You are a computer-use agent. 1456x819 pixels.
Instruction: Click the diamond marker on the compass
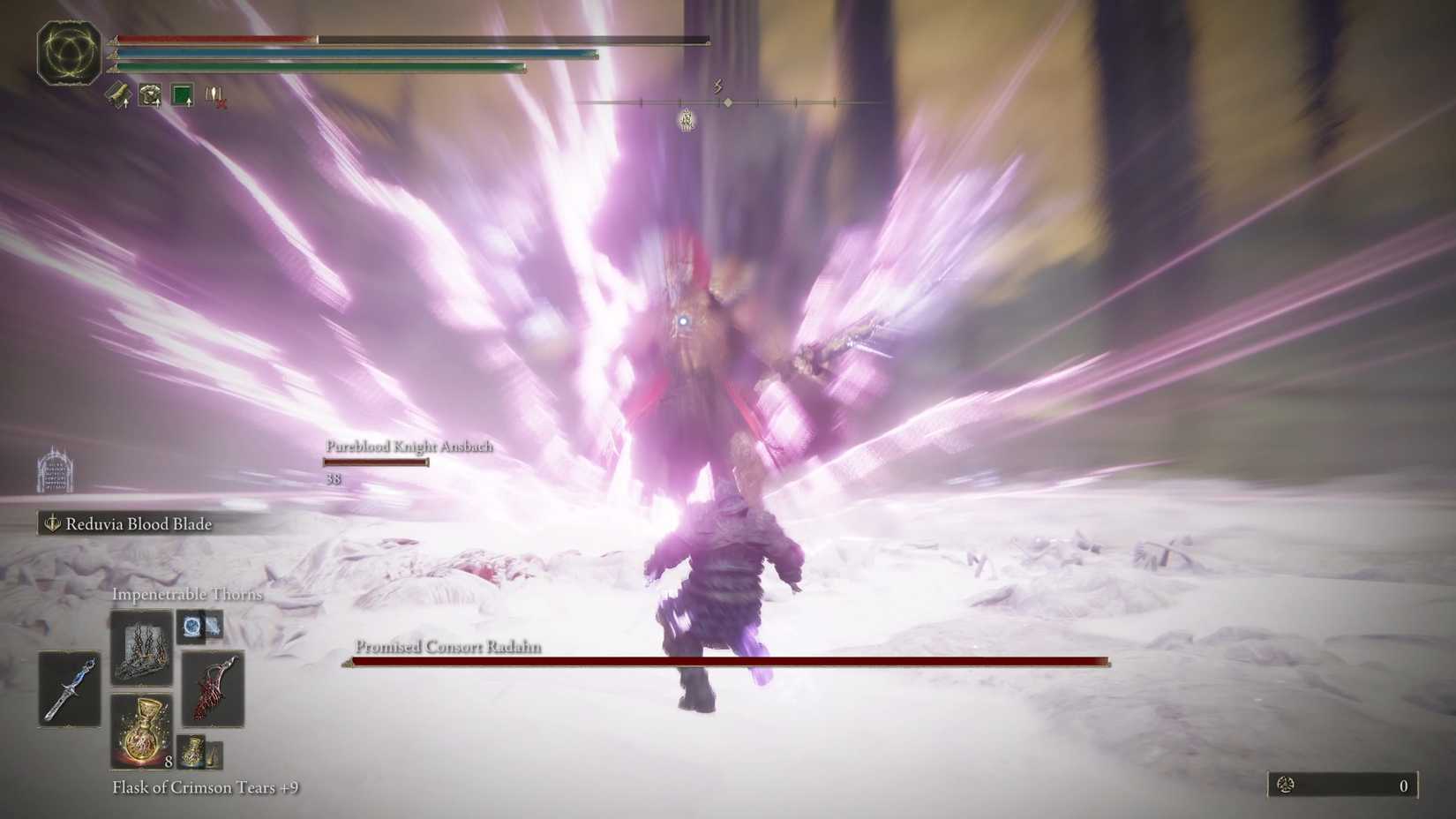(727, 102)
